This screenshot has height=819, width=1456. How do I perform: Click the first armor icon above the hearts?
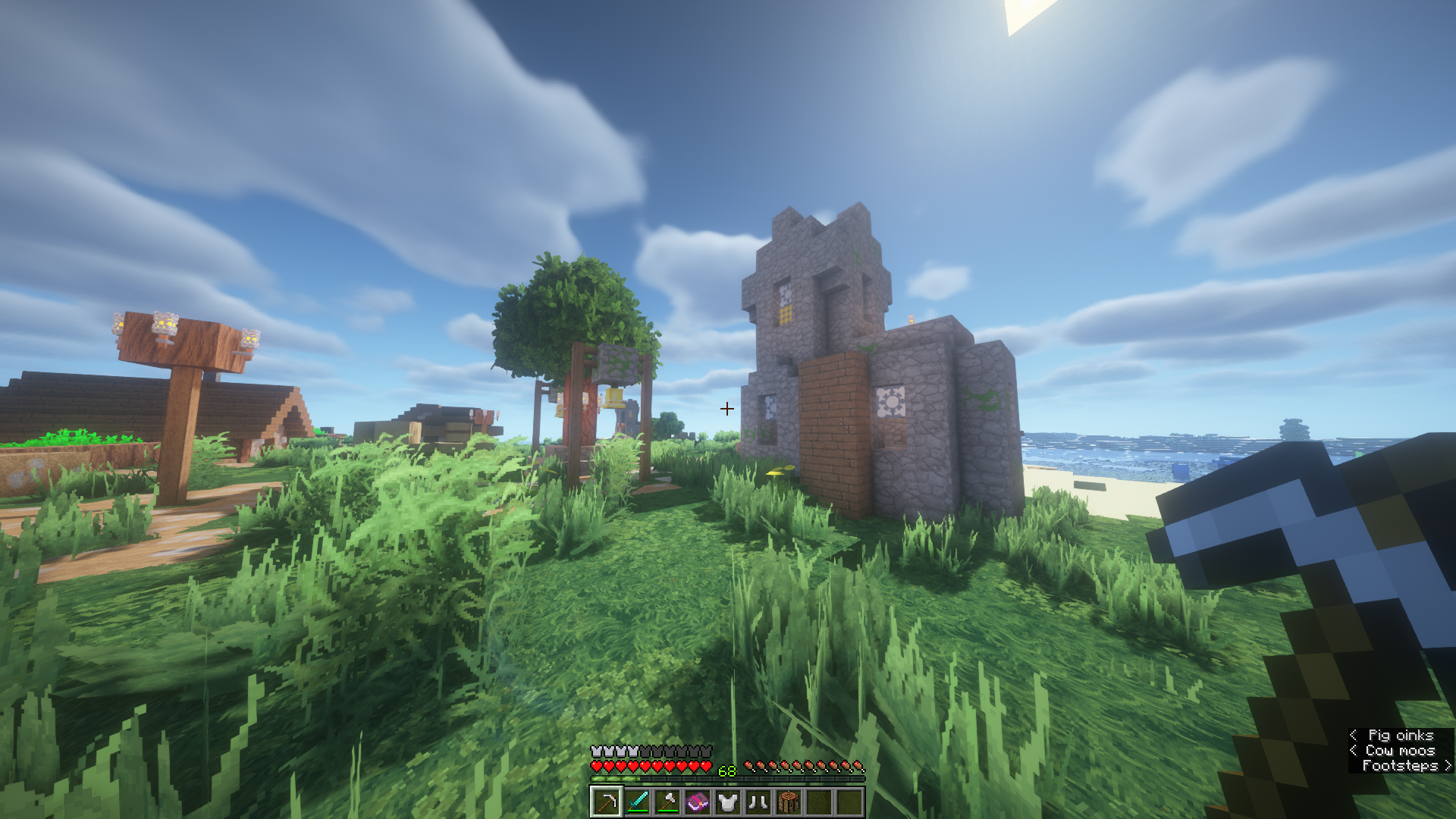click(x=596, y=752)
